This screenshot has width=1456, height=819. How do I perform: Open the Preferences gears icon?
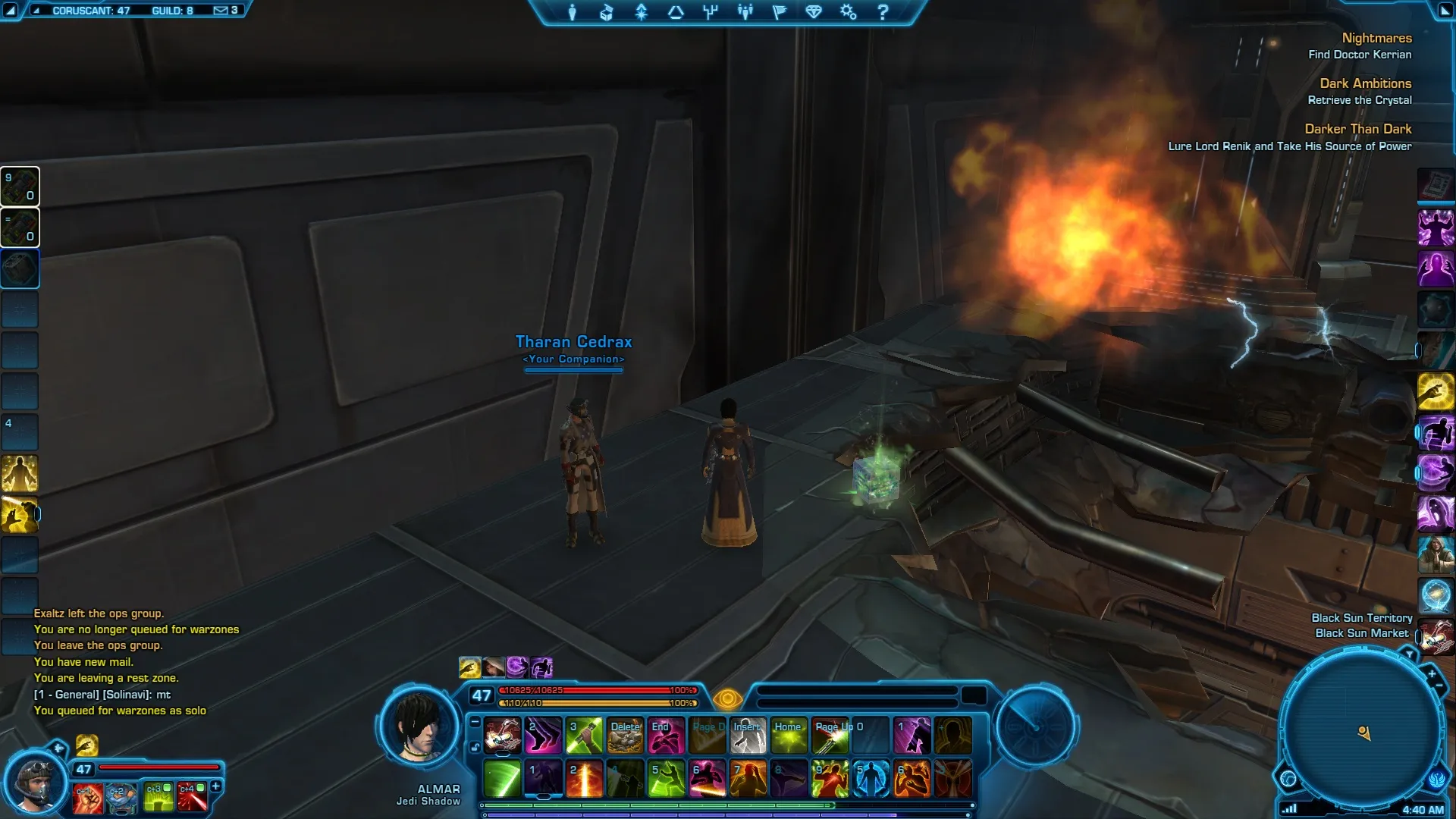[848, 12]
